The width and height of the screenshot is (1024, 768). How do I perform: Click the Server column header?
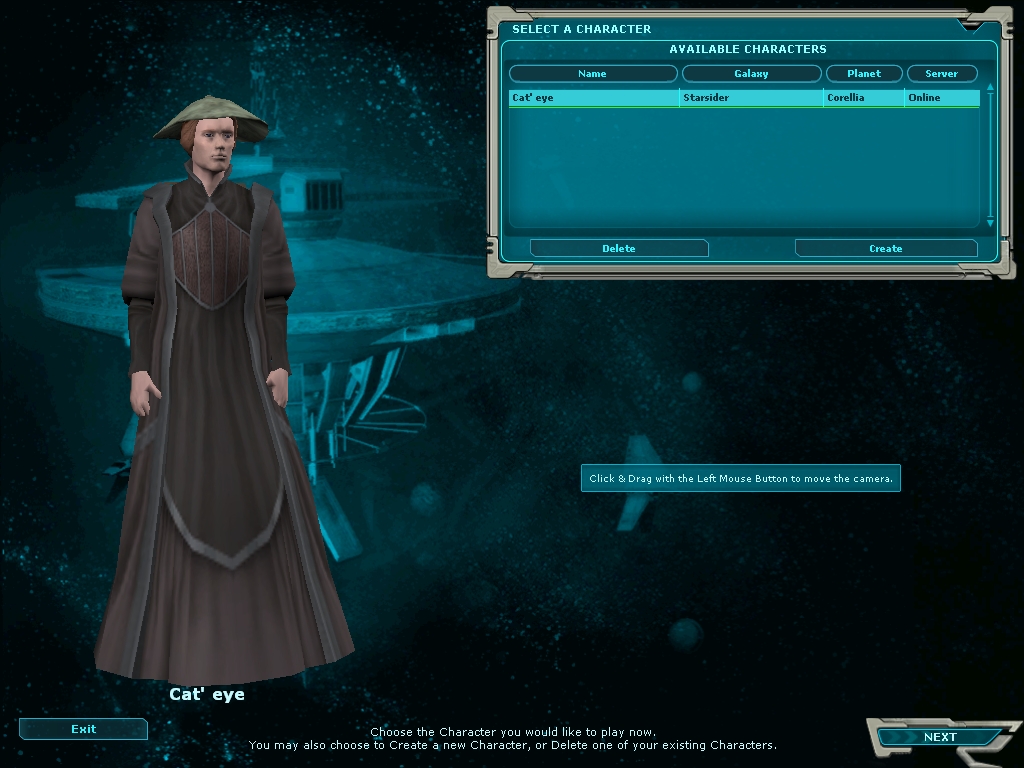click(x=941, y=74)
